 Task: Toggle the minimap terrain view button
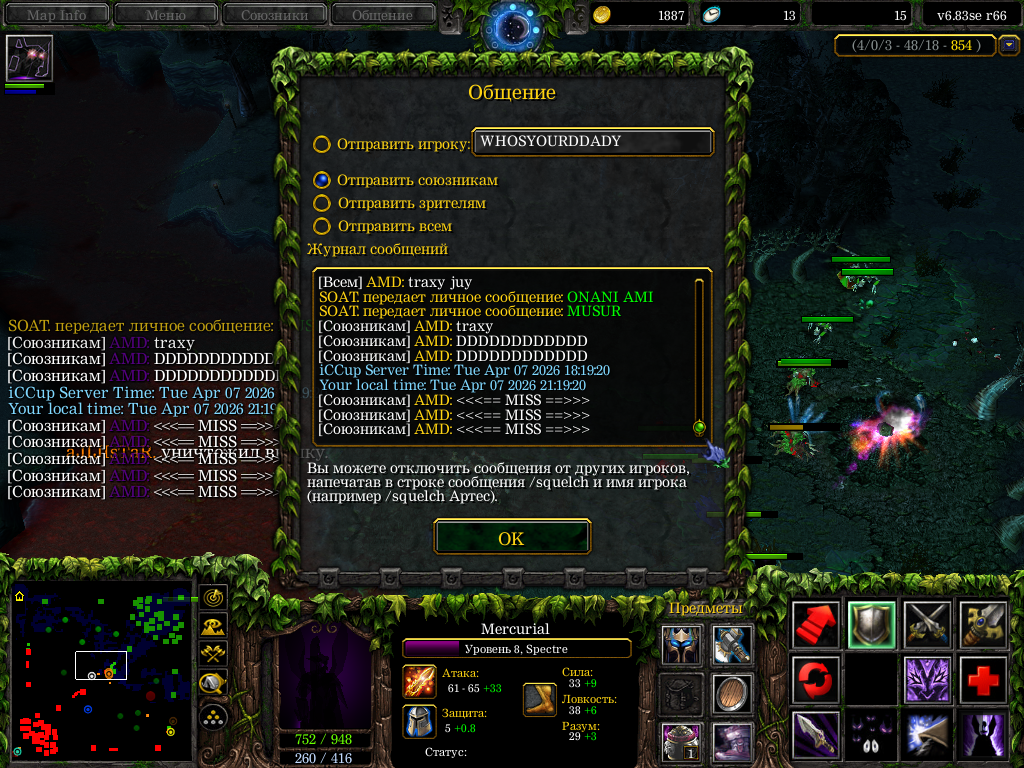(213, 626)
